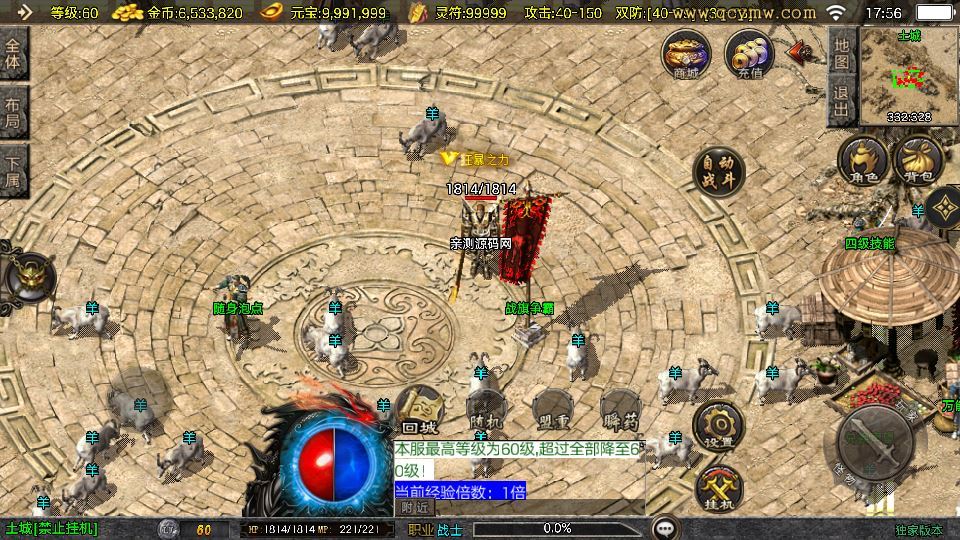Click the 退出 exit button

pyautogui.click(x=841, y=103)
